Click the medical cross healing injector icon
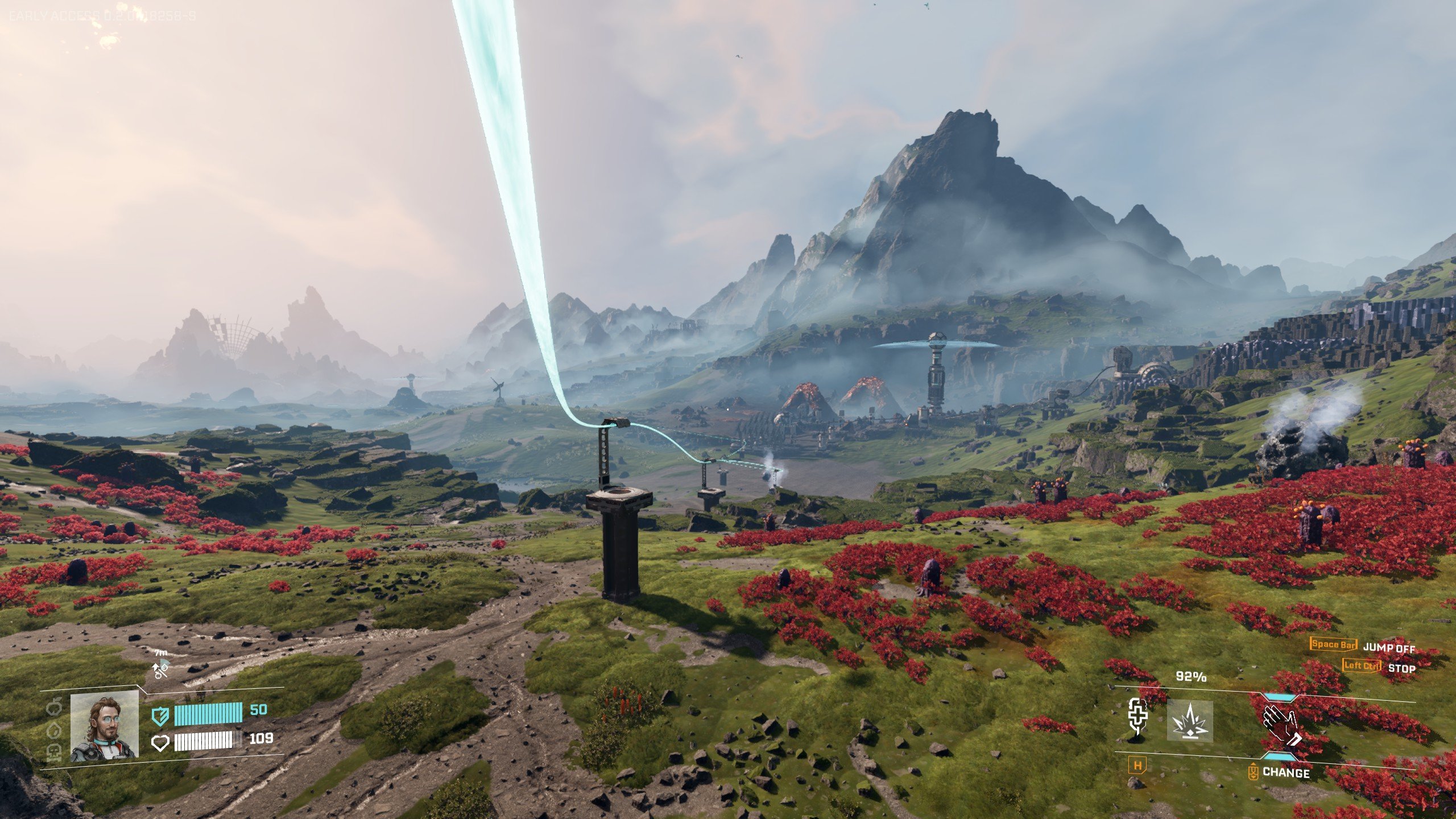 tap(1137, 718)
